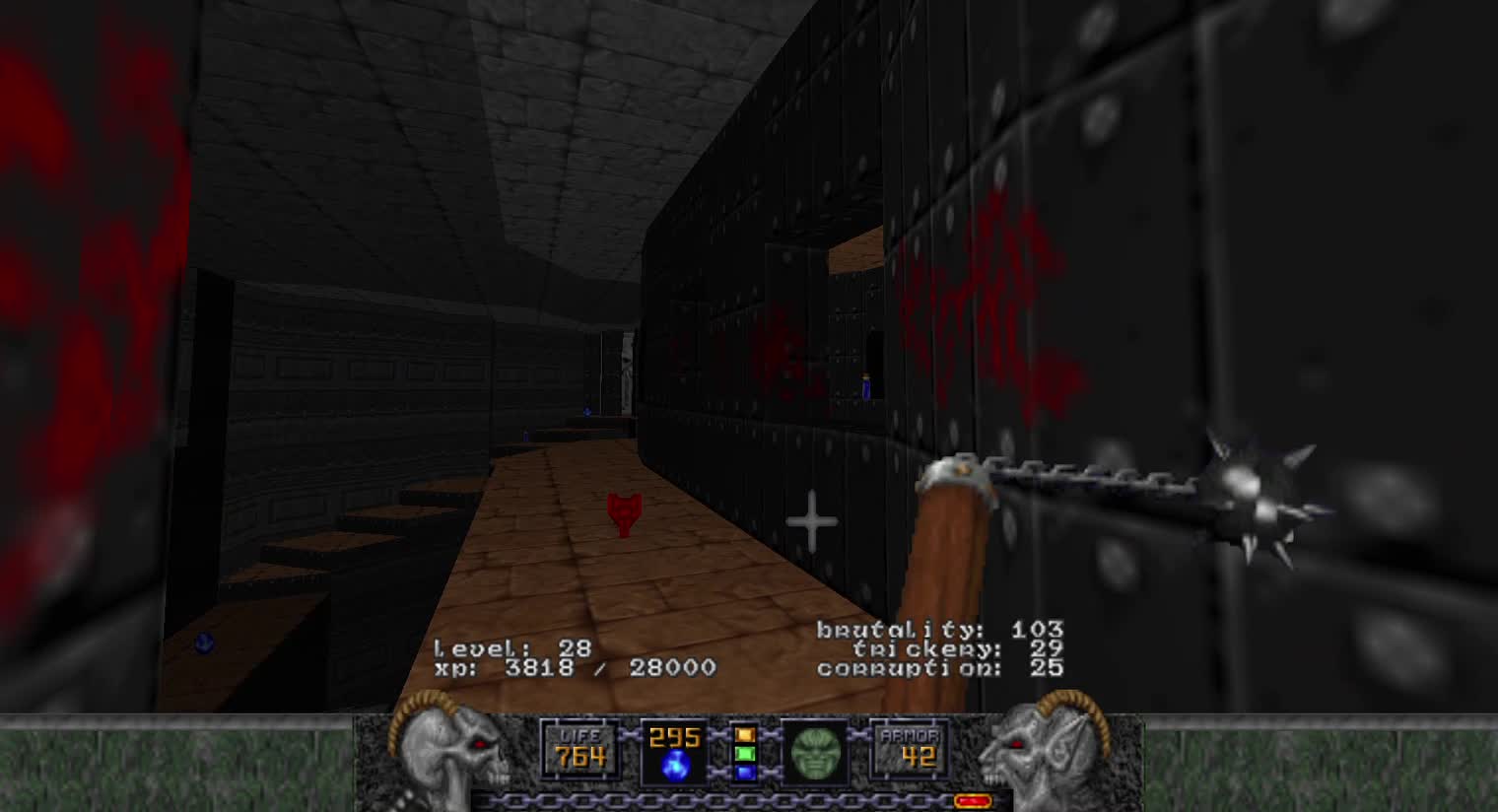Click the crosshair in screen center
Screen dimensions: 1498x812
[x=811, y=519]
